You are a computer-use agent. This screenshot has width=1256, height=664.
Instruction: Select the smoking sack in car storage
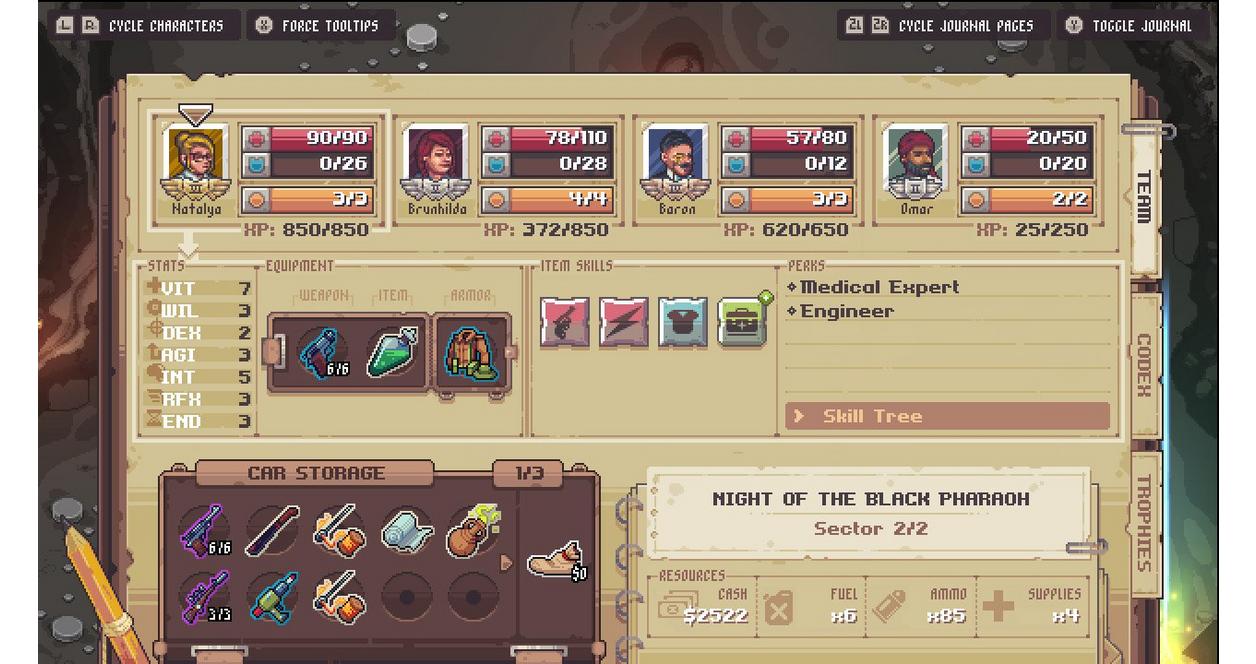click(x=472, y=530)
